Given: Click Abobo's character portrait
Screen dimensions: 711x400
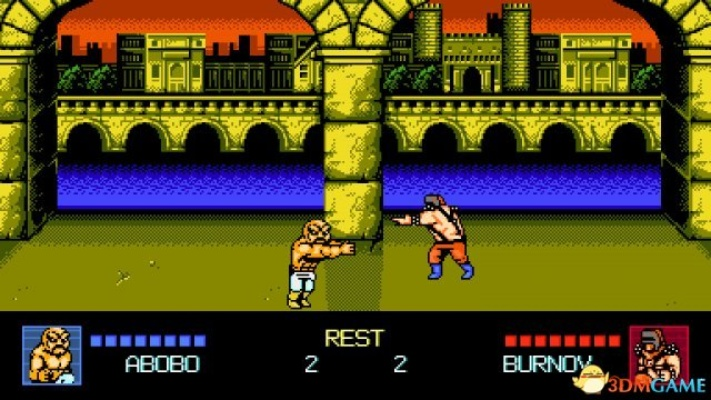Looking at the screenshot, I should (49, 353).
